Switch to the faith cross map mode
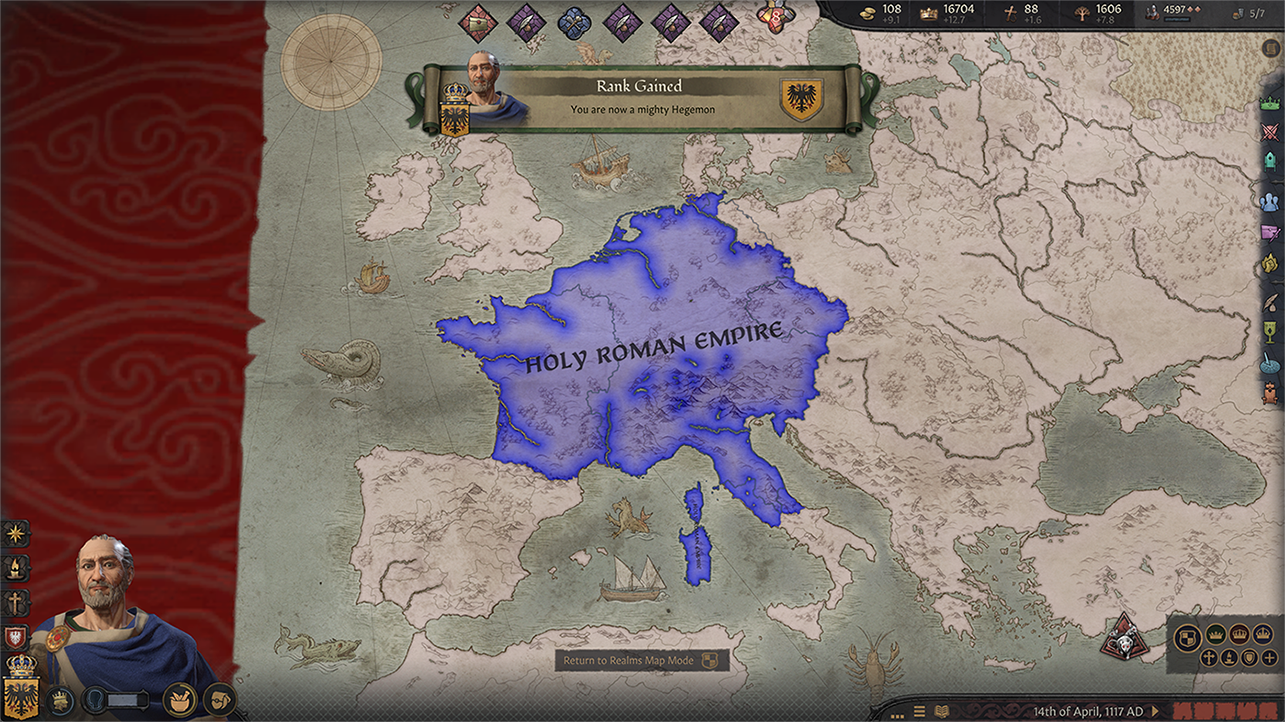 pos(1207,658)
